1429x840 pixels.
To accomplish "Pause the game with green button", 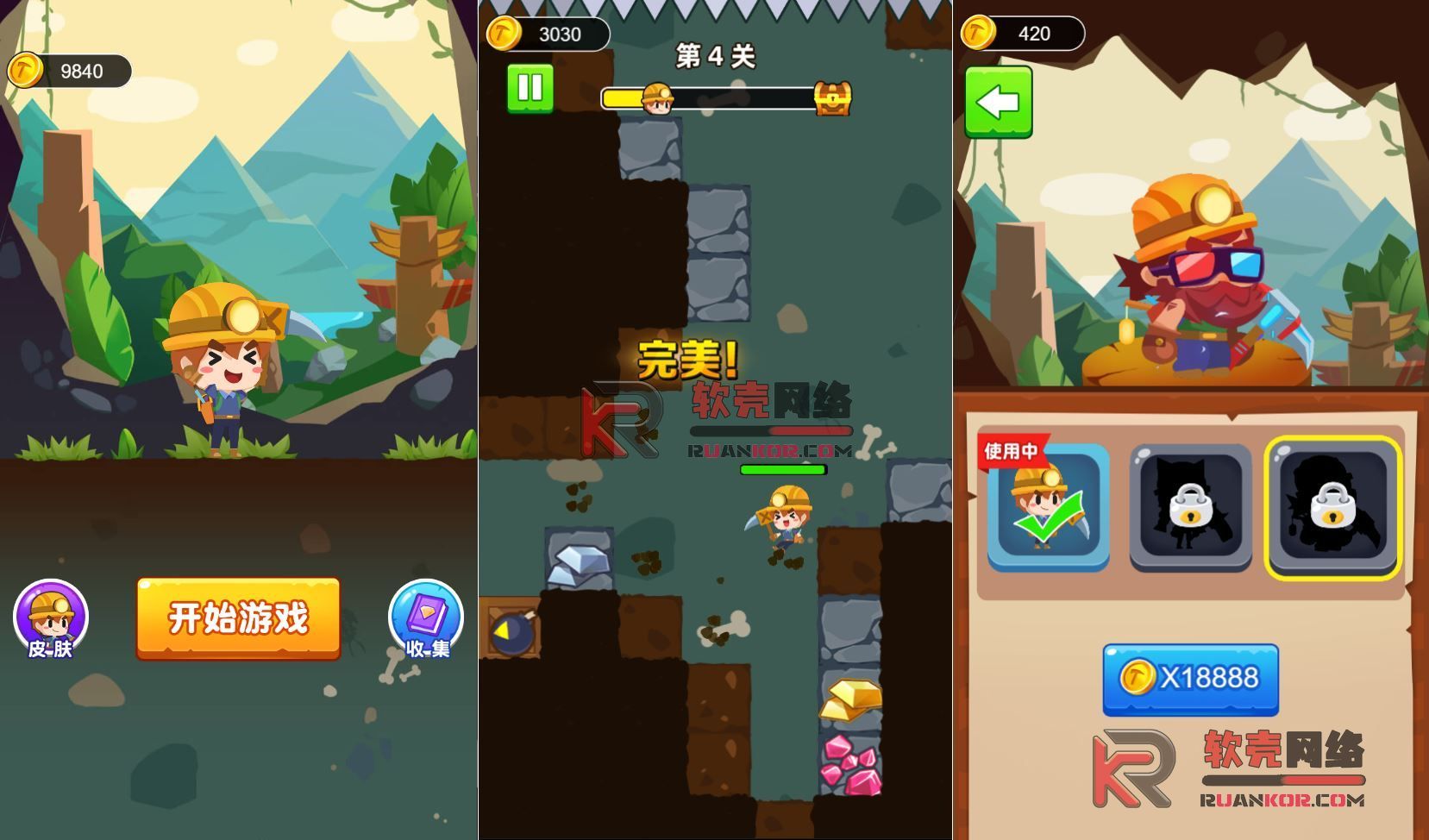I will (530, 88).
